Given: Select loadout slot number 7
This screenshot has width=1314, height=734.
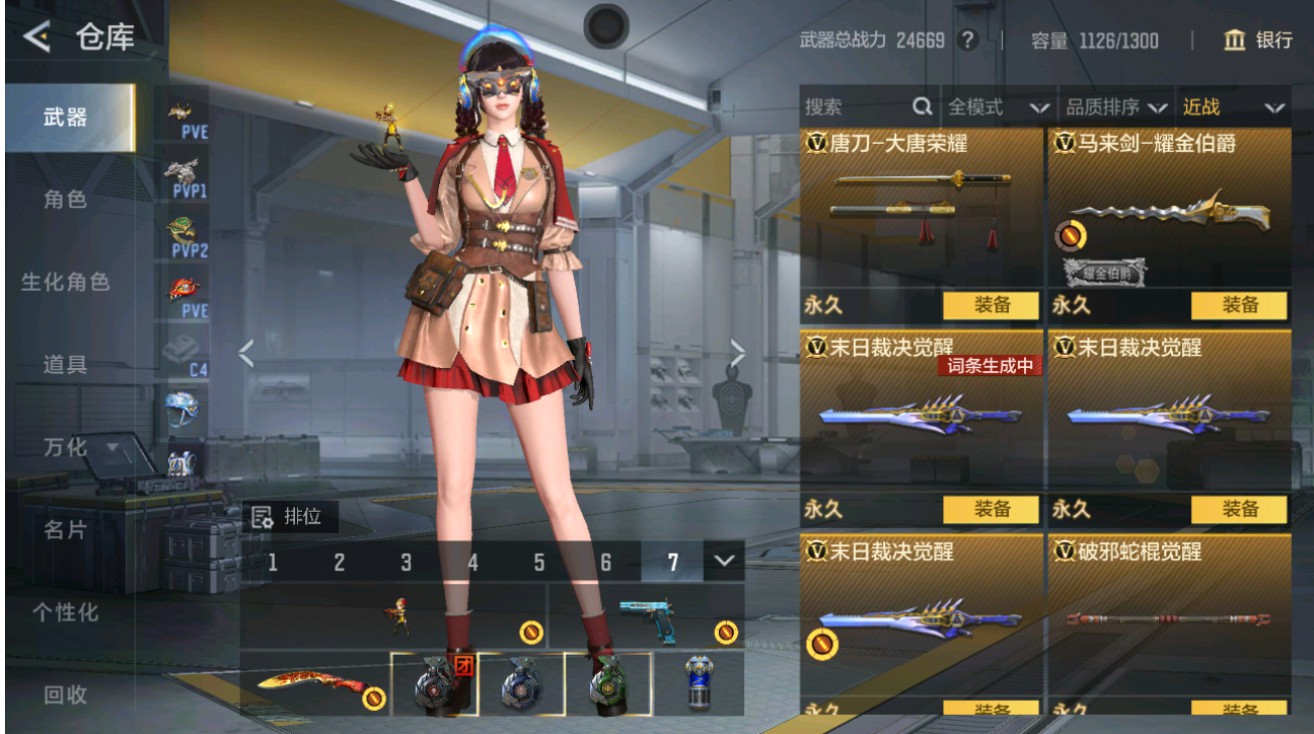Looking at the screenshot, I should pos(675,563).
